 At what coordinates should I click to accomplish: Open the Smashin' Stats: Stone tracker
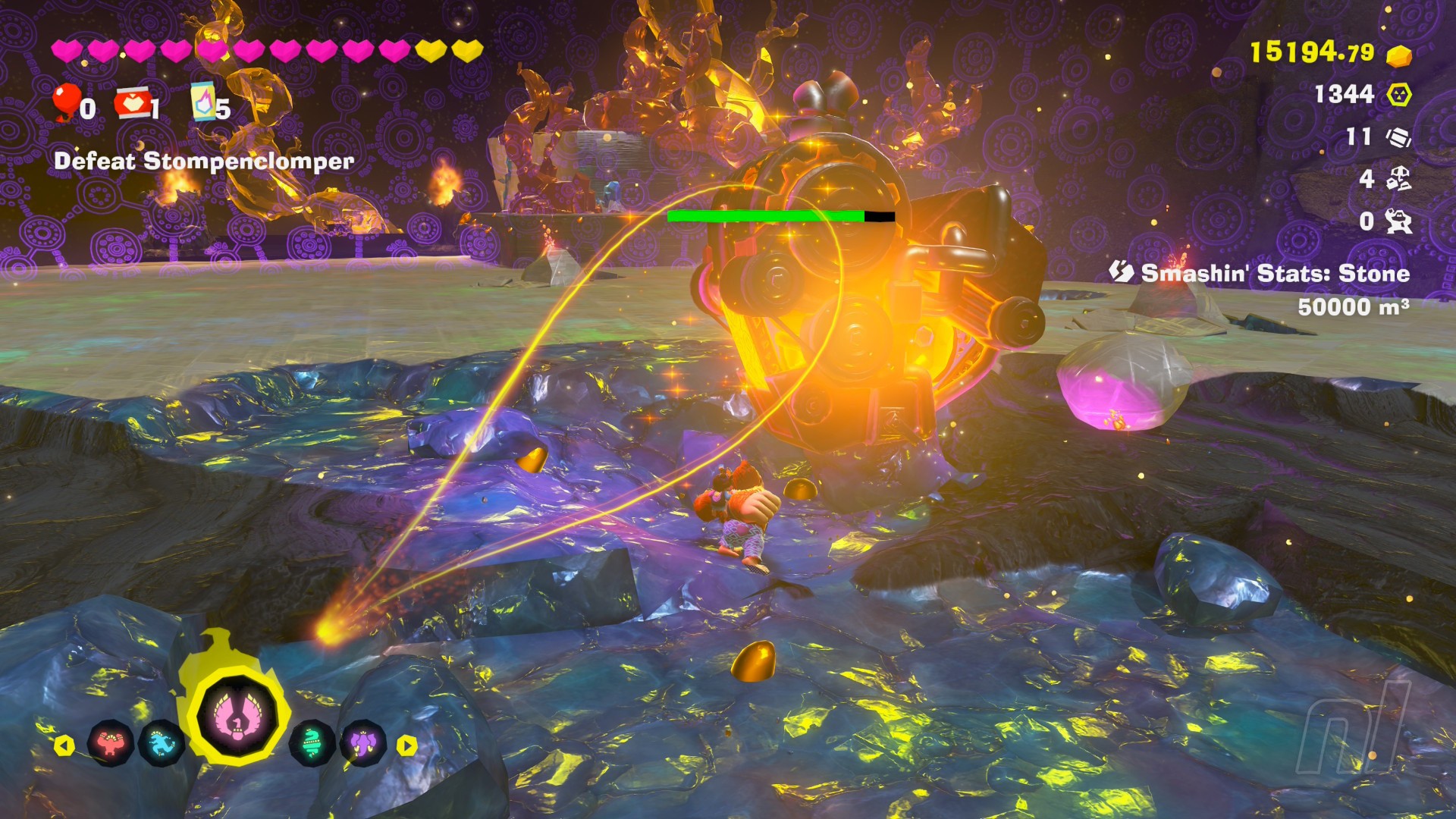point(1274,273)
